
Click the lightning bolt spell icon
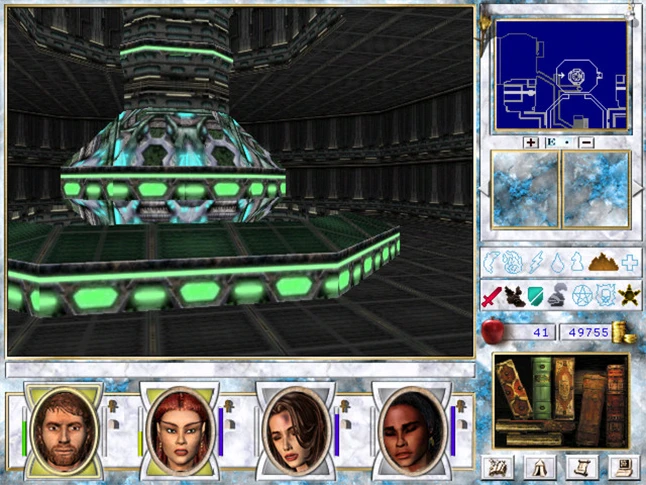click(x=534, y=264)
